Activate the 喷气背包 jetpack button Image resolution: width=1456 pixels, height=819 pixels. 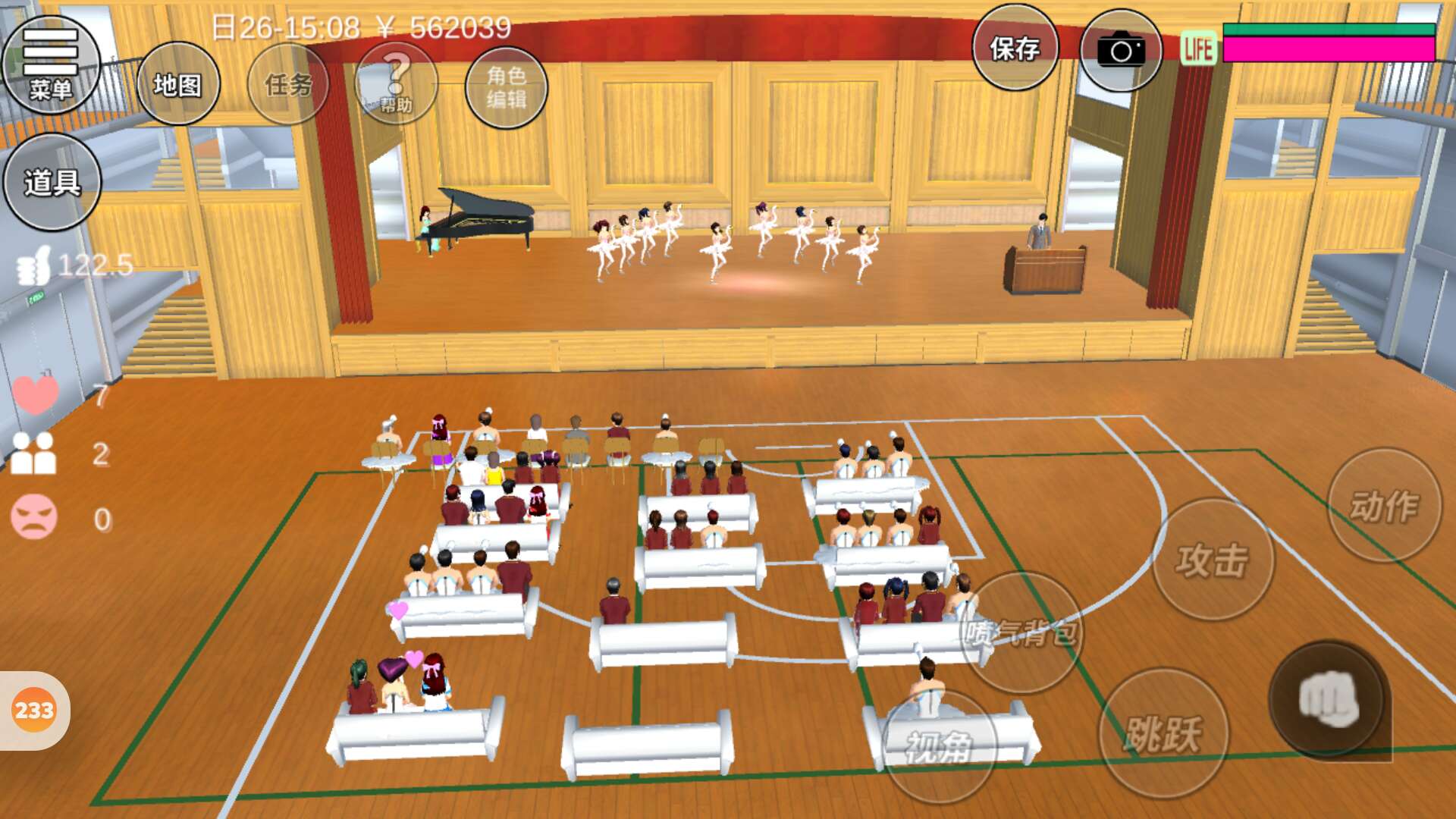(x=1021, y=632)
